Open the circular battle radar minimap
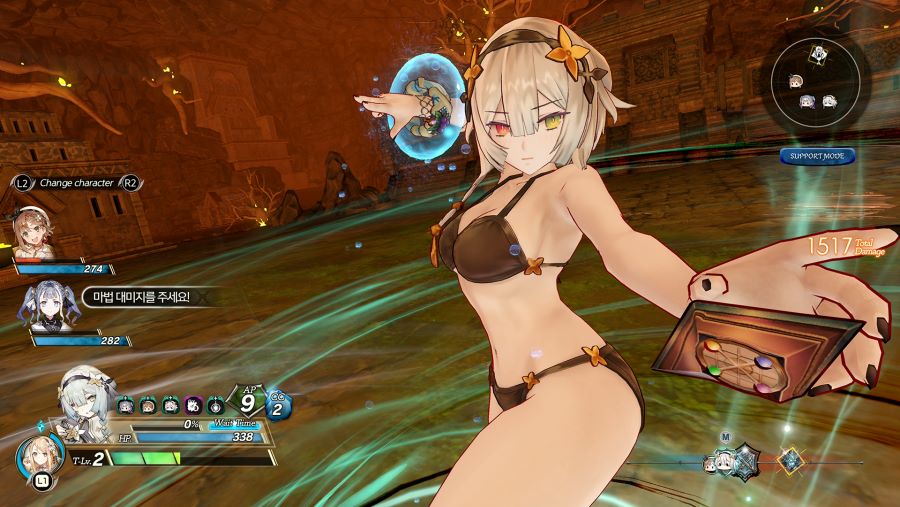900x507 pixels. click(818, 84)
